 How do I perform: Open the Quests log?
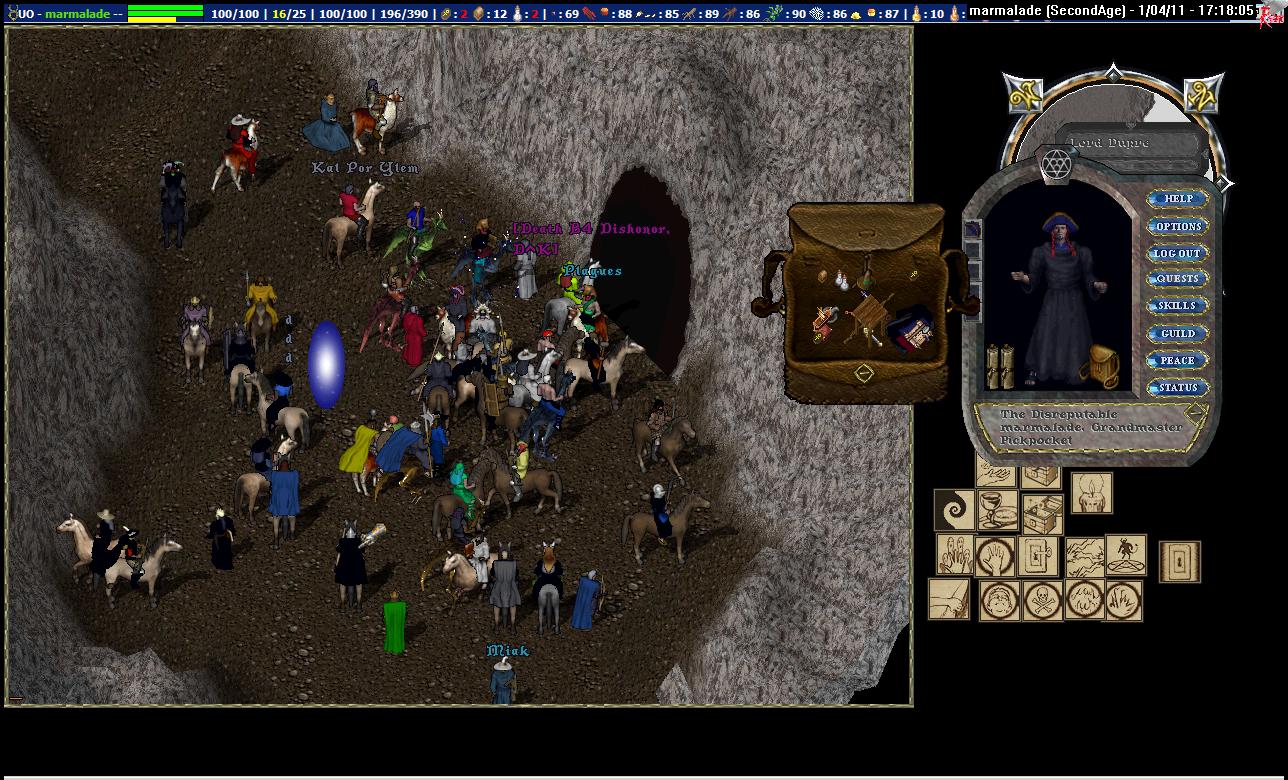click(1177, 279)
